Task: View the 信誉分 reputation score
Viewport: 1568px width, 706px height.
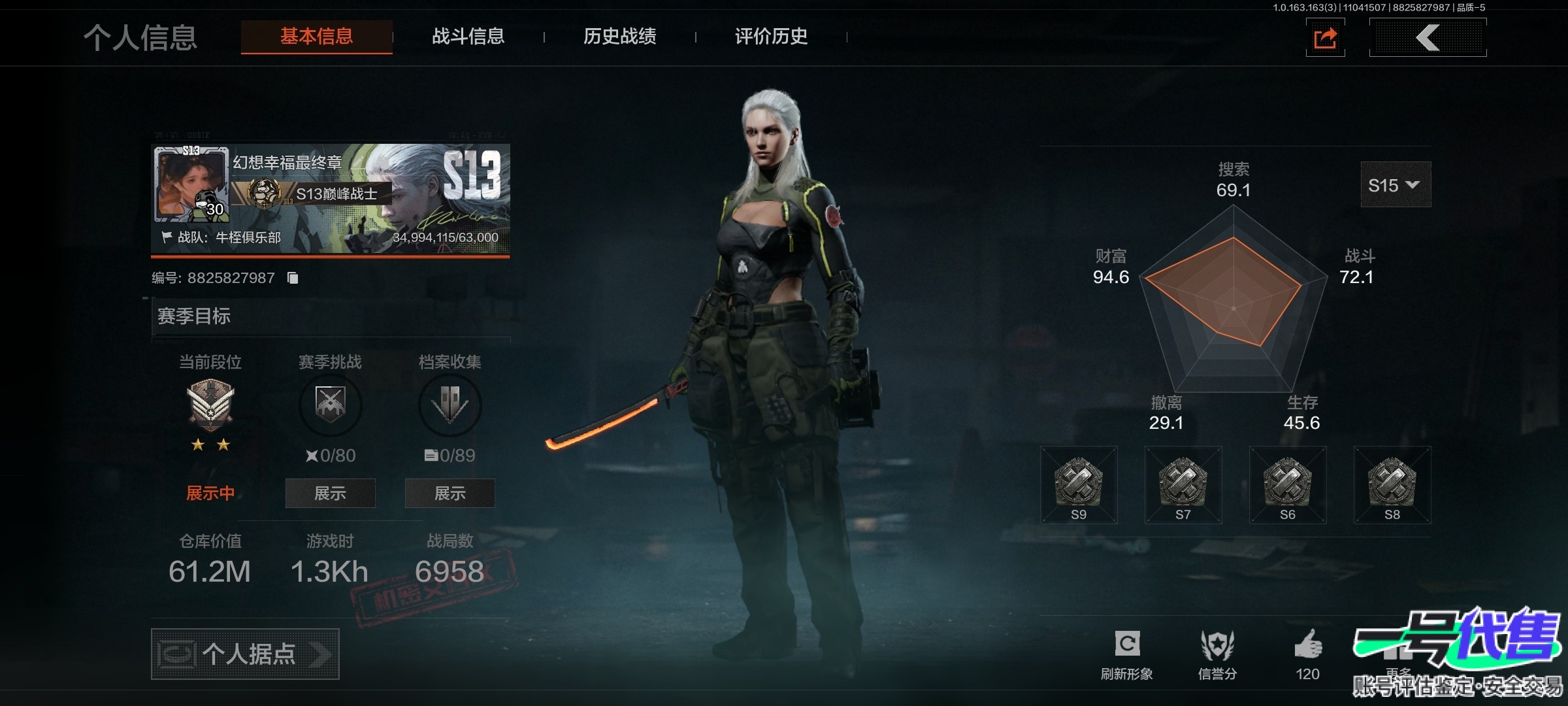Action: pyautogui.click(x=1217, y=654)
